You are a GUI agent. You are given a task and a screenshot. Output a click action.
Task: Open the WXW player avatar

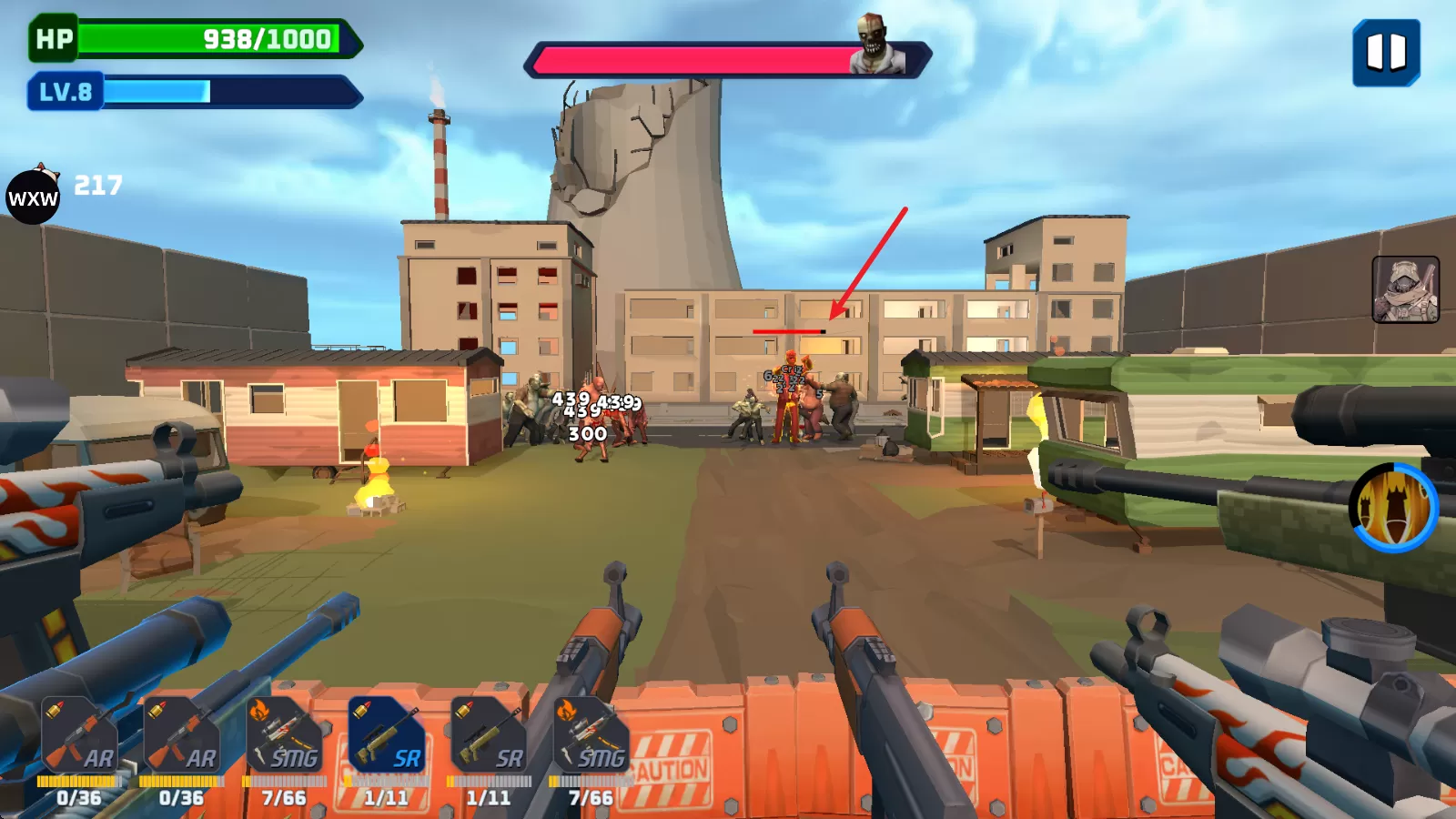pyautogui.click(x=33, y=197)
